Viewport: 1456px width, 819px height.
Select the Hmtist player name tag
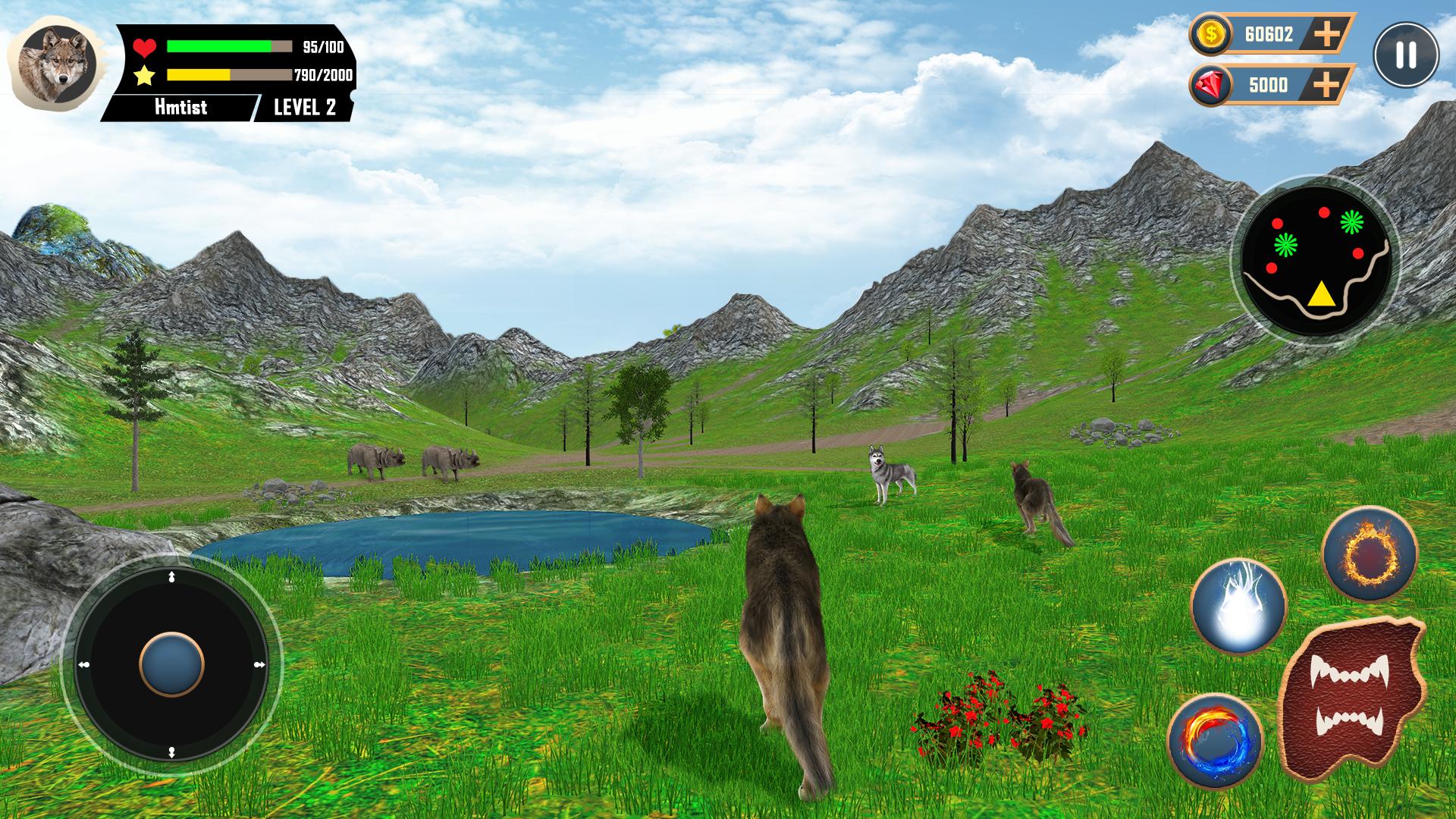(x=180, y=107)
